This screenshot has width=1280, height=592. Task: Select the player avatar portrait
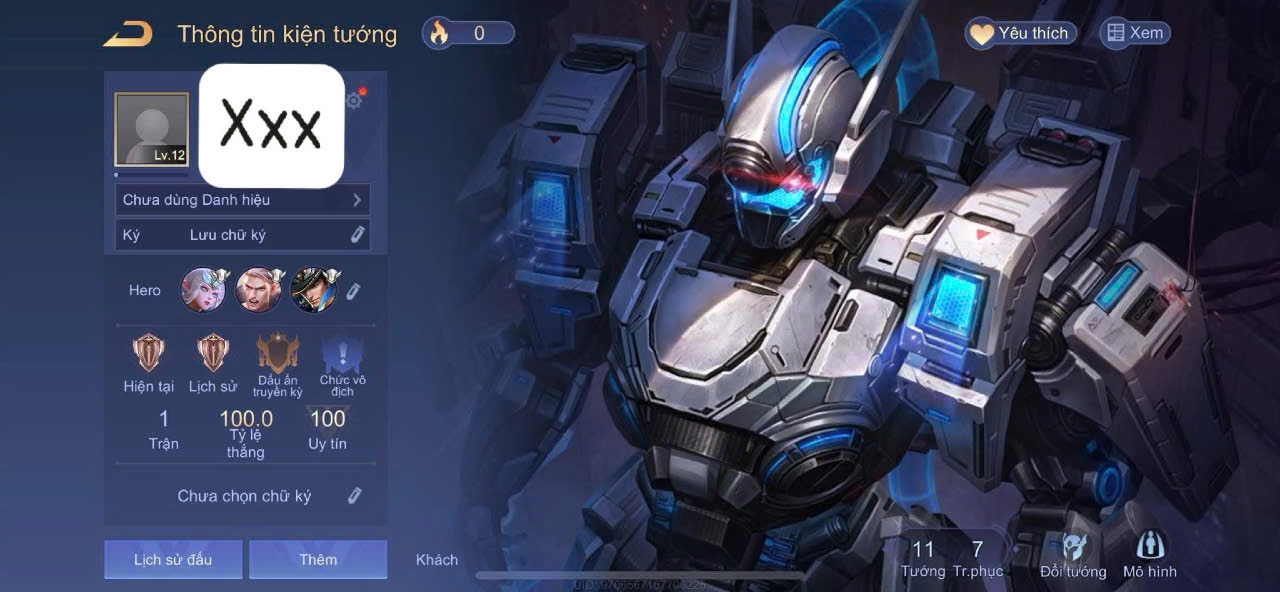coord(151,129)
